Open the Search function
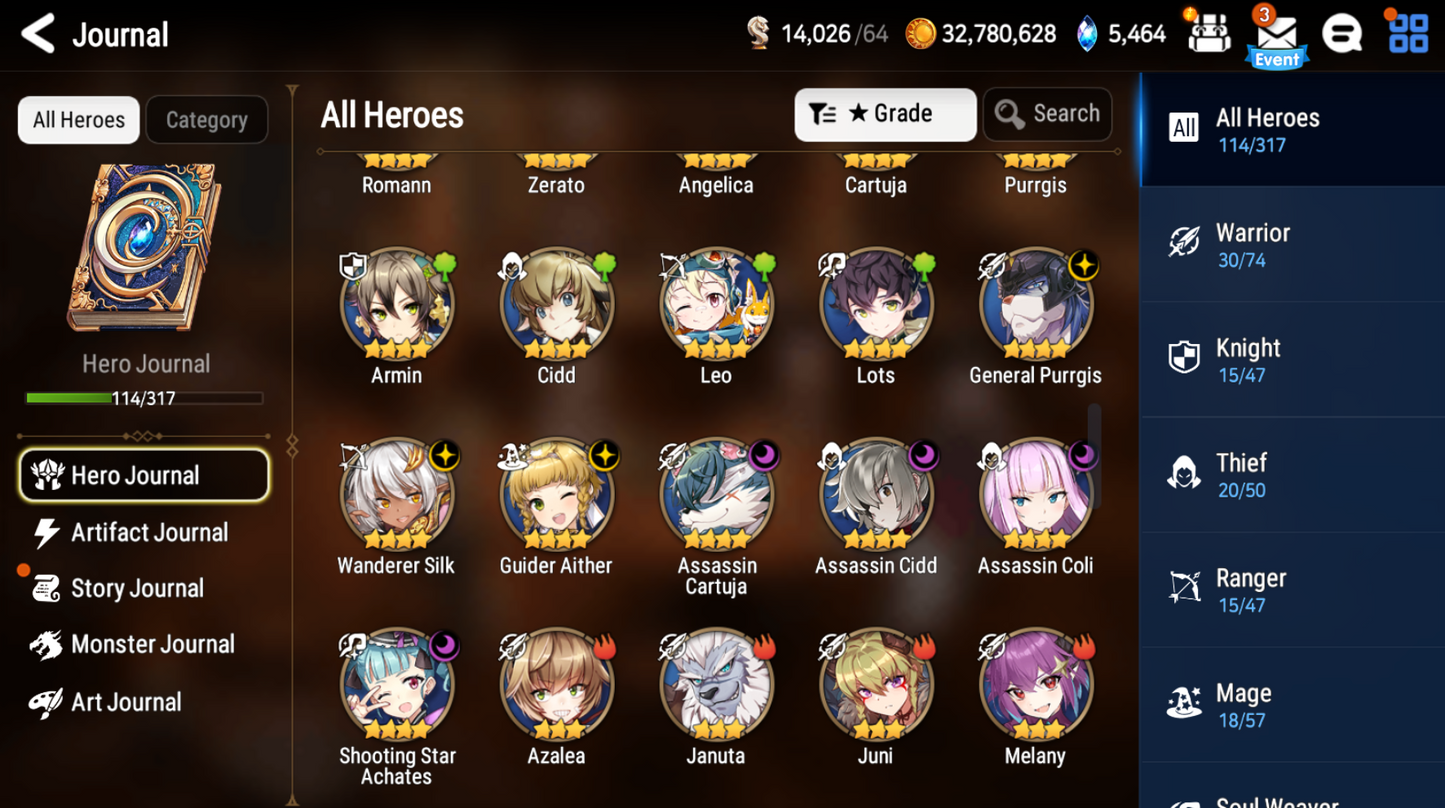 [1047, 114]
